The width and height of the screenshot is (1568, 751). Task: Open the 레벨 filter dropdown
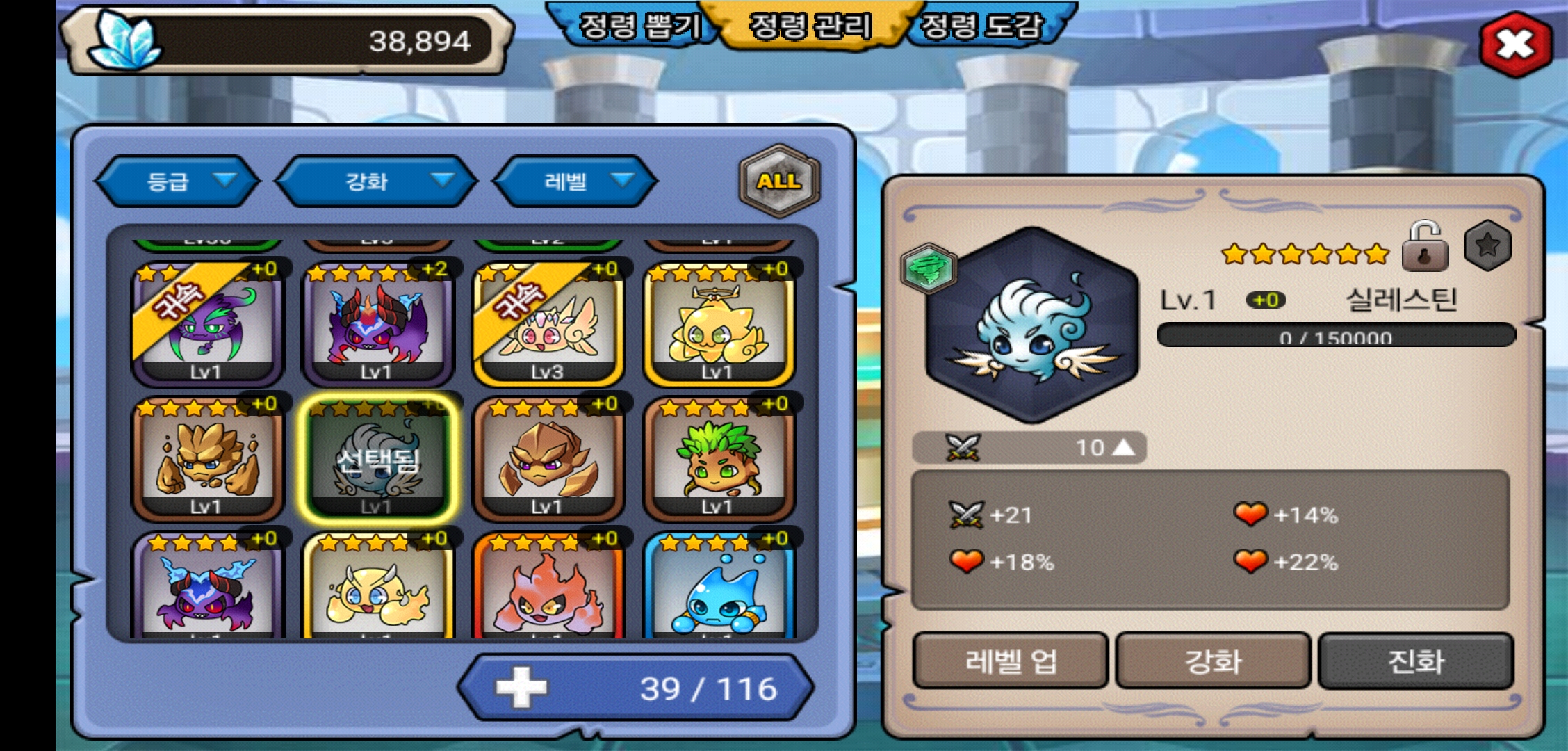point(575,181)
